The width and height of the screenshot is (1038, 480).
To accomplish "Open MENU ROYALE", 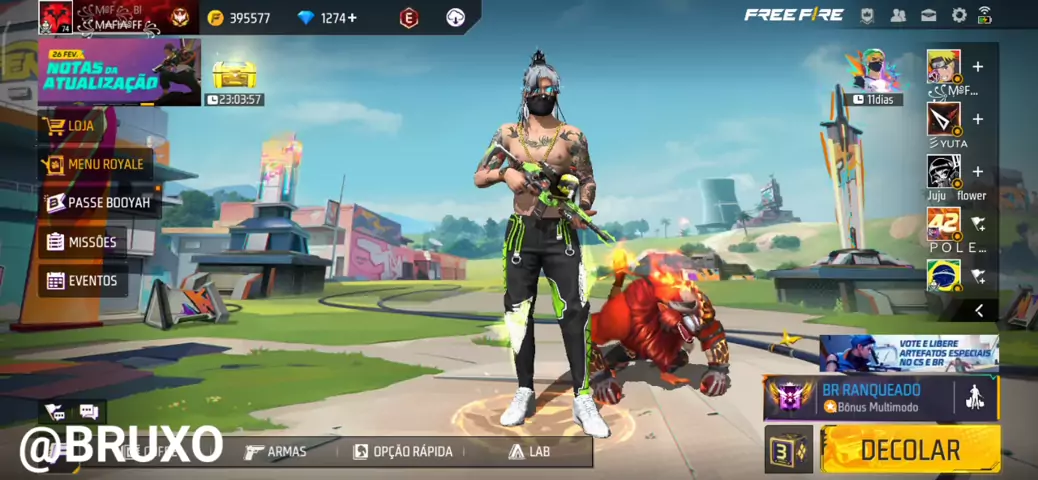I will click(x=95, y=164).
